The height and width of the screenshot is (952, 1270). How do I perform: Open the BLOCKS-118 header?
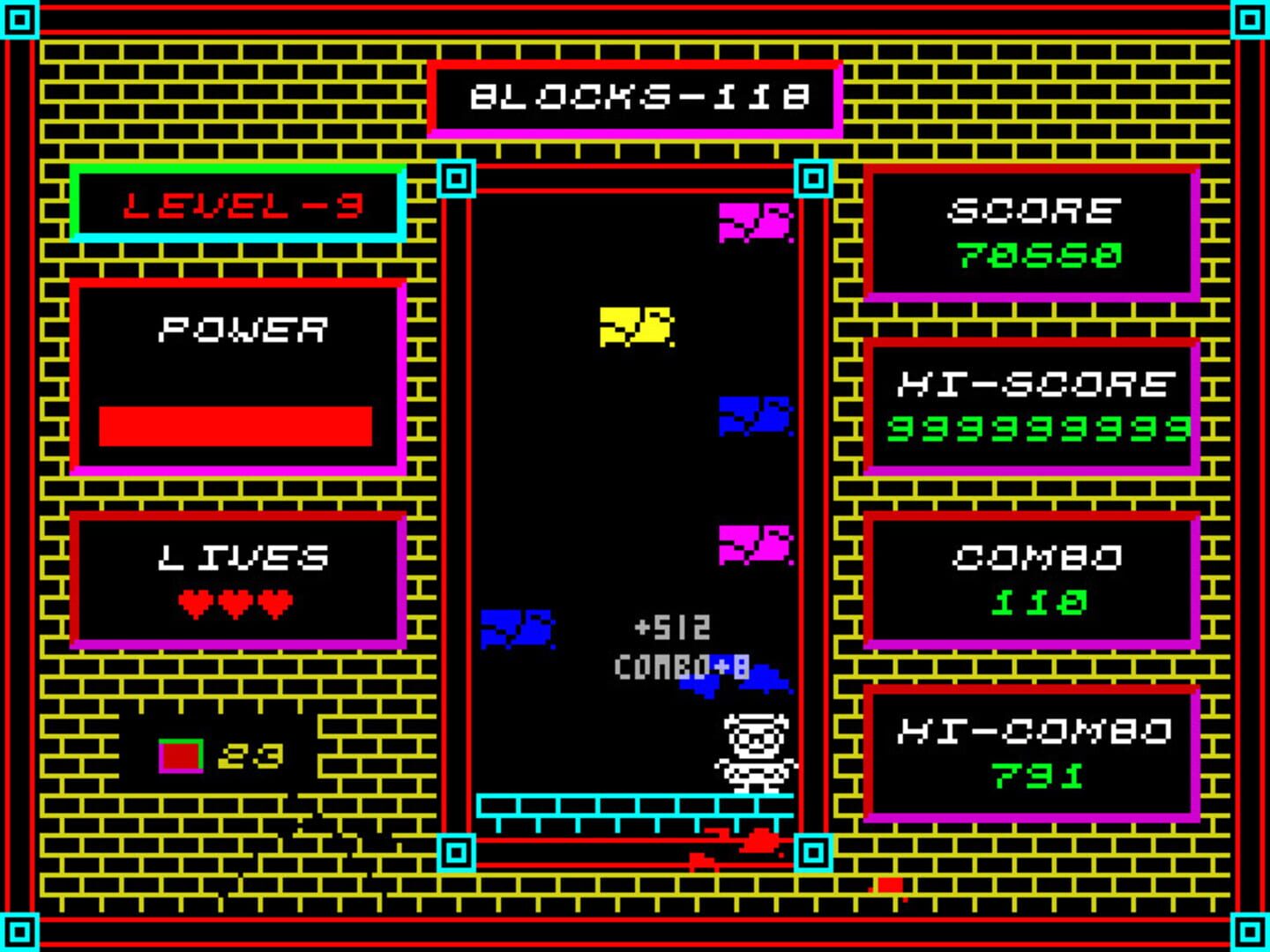633,99
